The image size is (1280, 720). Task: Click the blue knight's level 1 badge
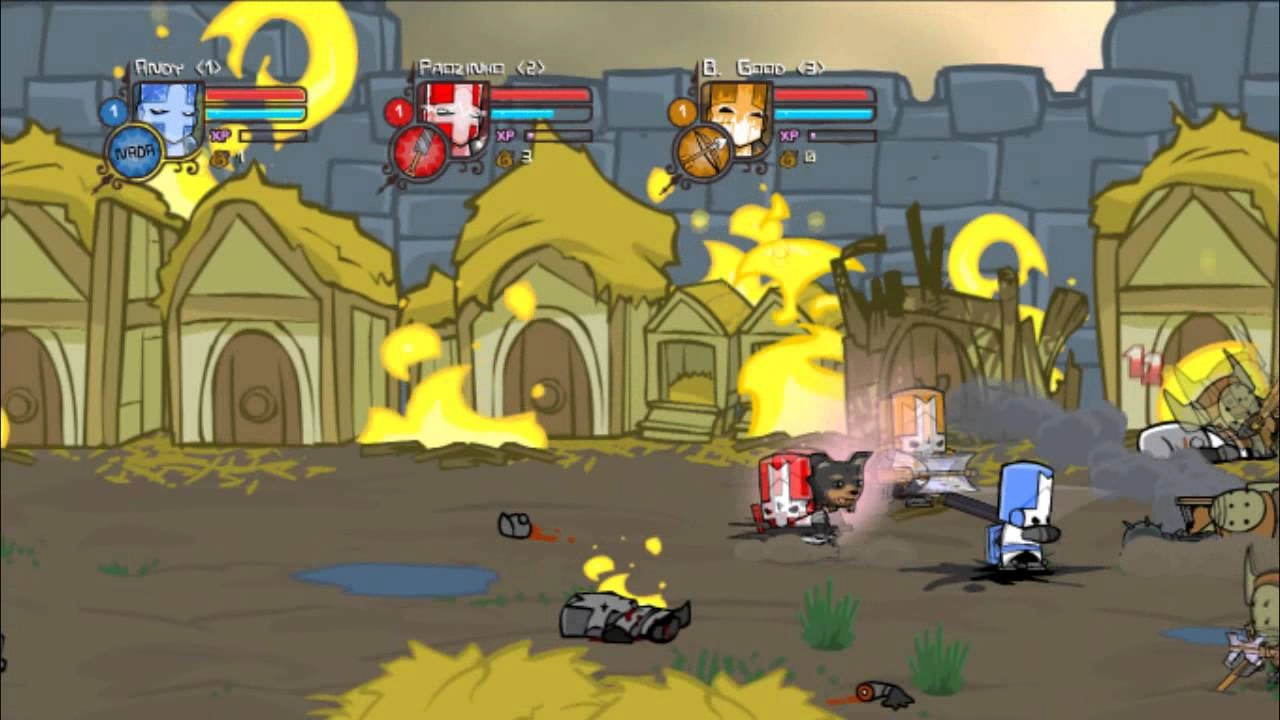click(x=112, y=112)
